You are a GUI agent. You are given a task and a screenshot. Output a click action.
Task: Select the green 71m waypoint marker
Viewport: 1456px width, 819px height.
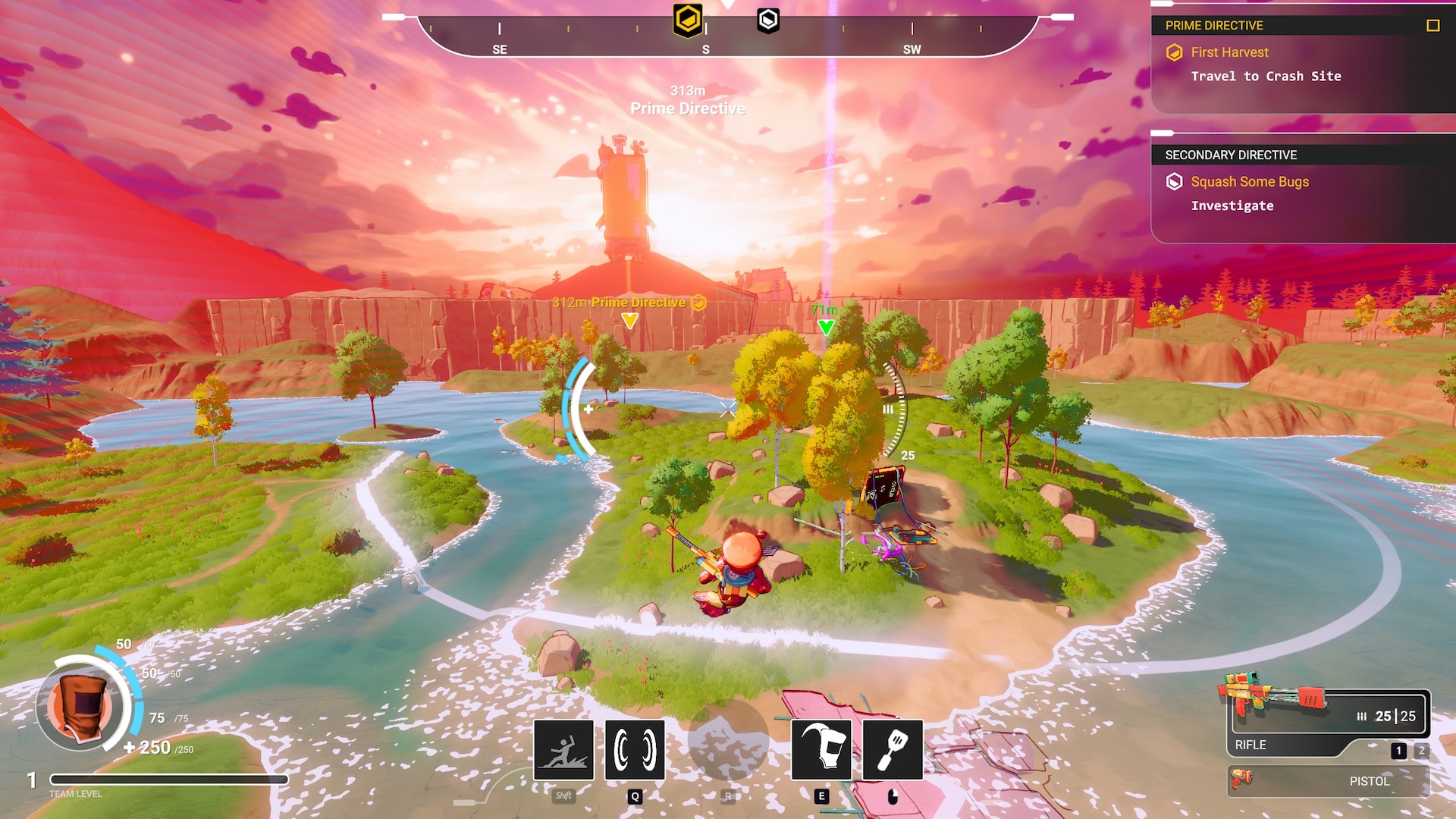click(826, 328)
